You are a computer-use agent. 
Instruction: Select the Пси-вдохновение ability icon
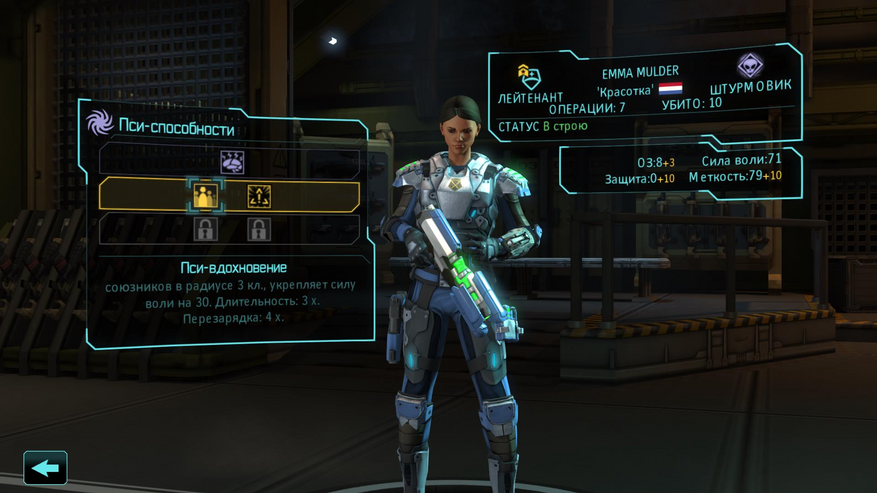[x=205, y=196]
